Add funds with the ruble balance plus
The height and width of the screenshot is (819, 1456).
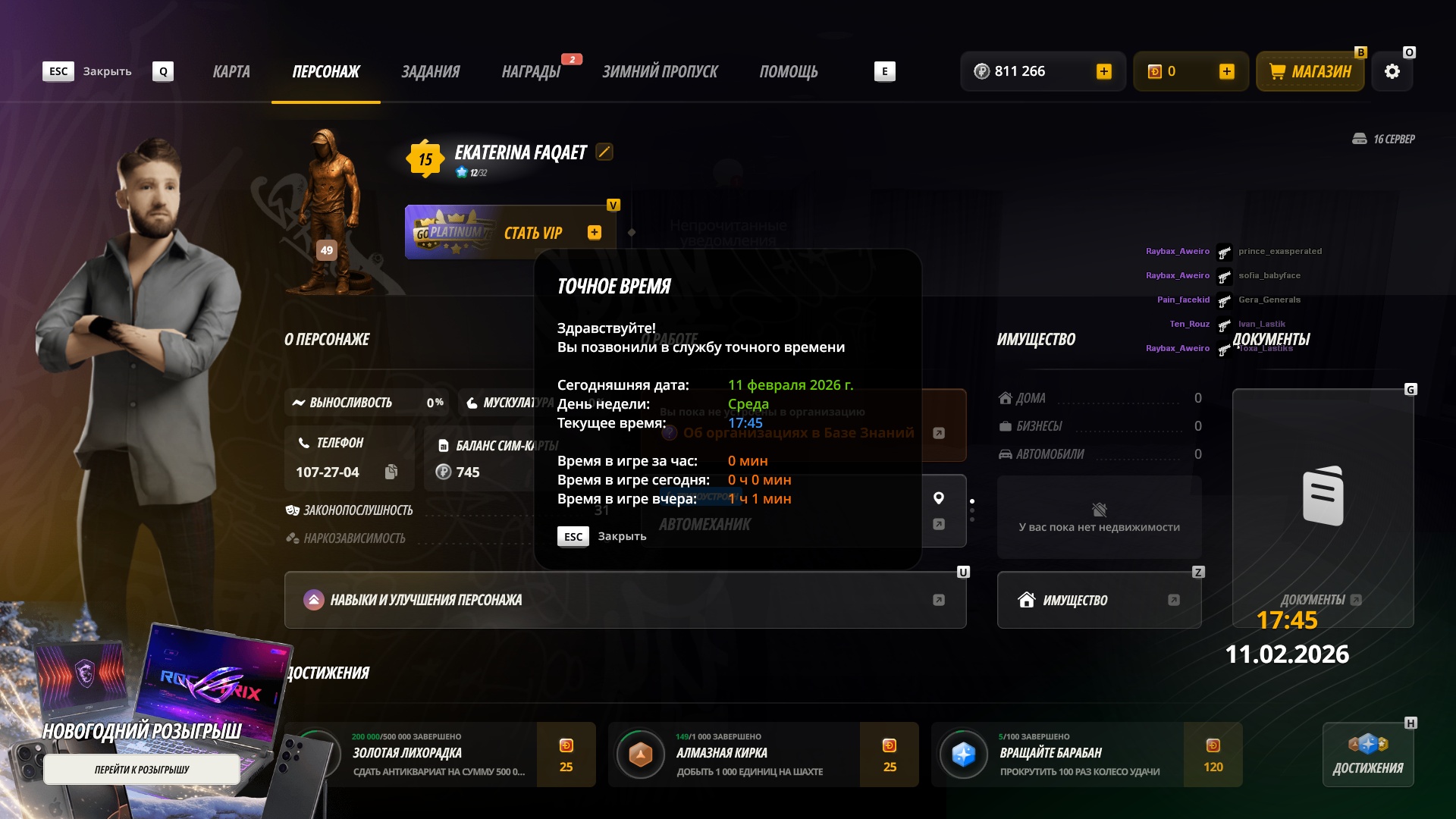click(x=1104, y=72)
